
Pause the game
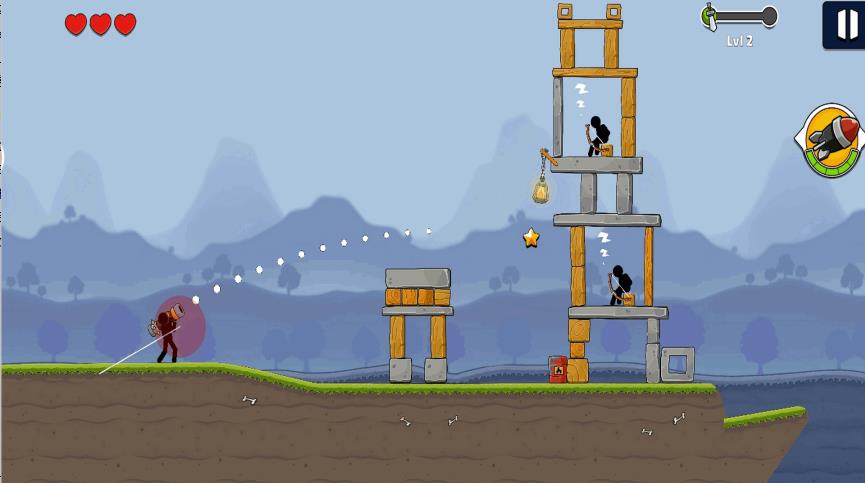coord(845,24)
